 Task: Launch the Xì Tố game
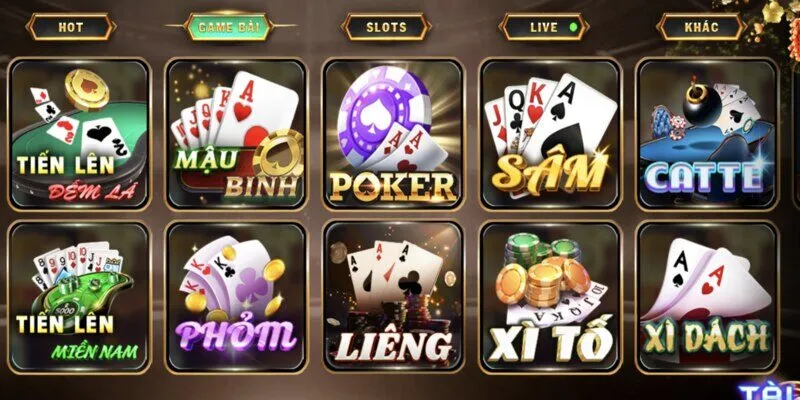tap(550, 297)
